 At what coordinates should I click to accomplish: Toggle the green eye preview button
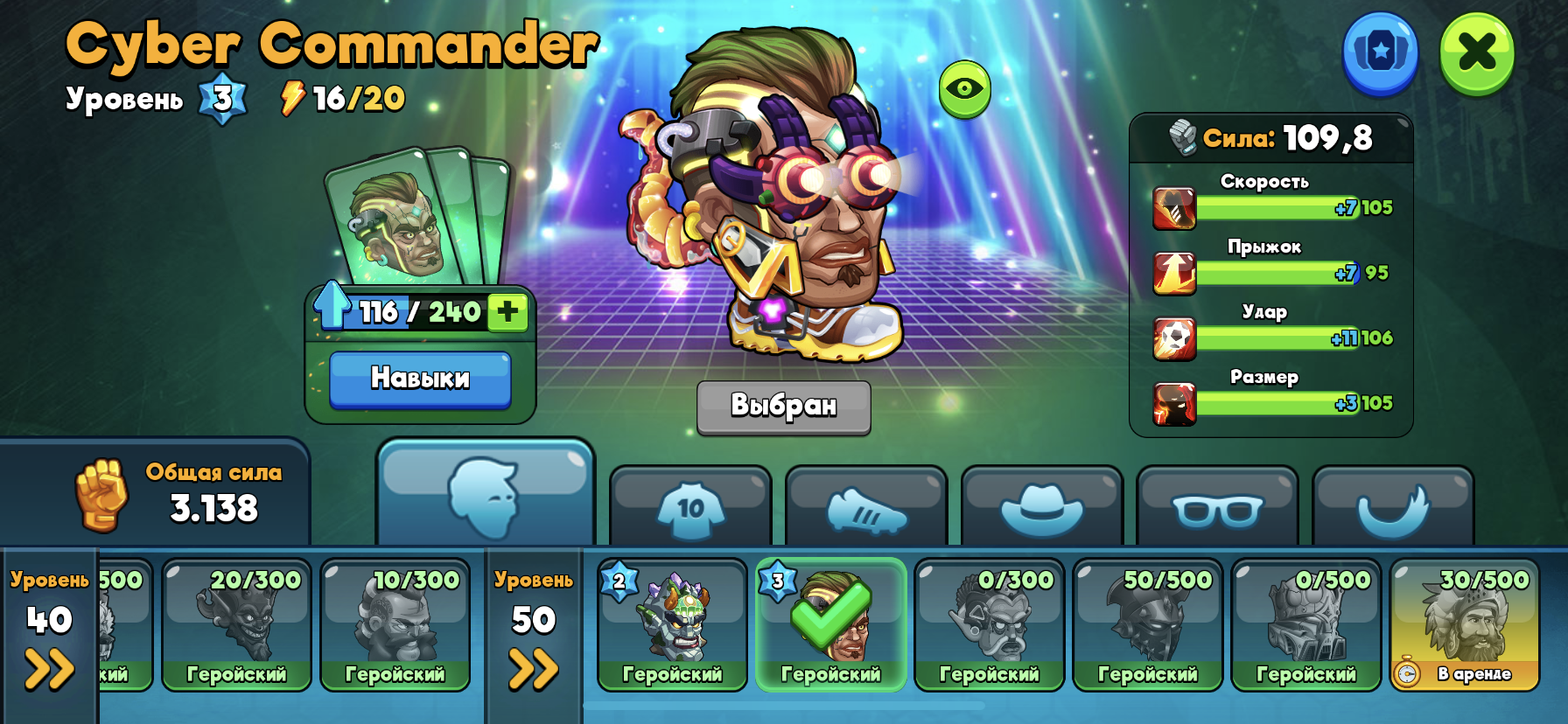click(x=964, y=88)
